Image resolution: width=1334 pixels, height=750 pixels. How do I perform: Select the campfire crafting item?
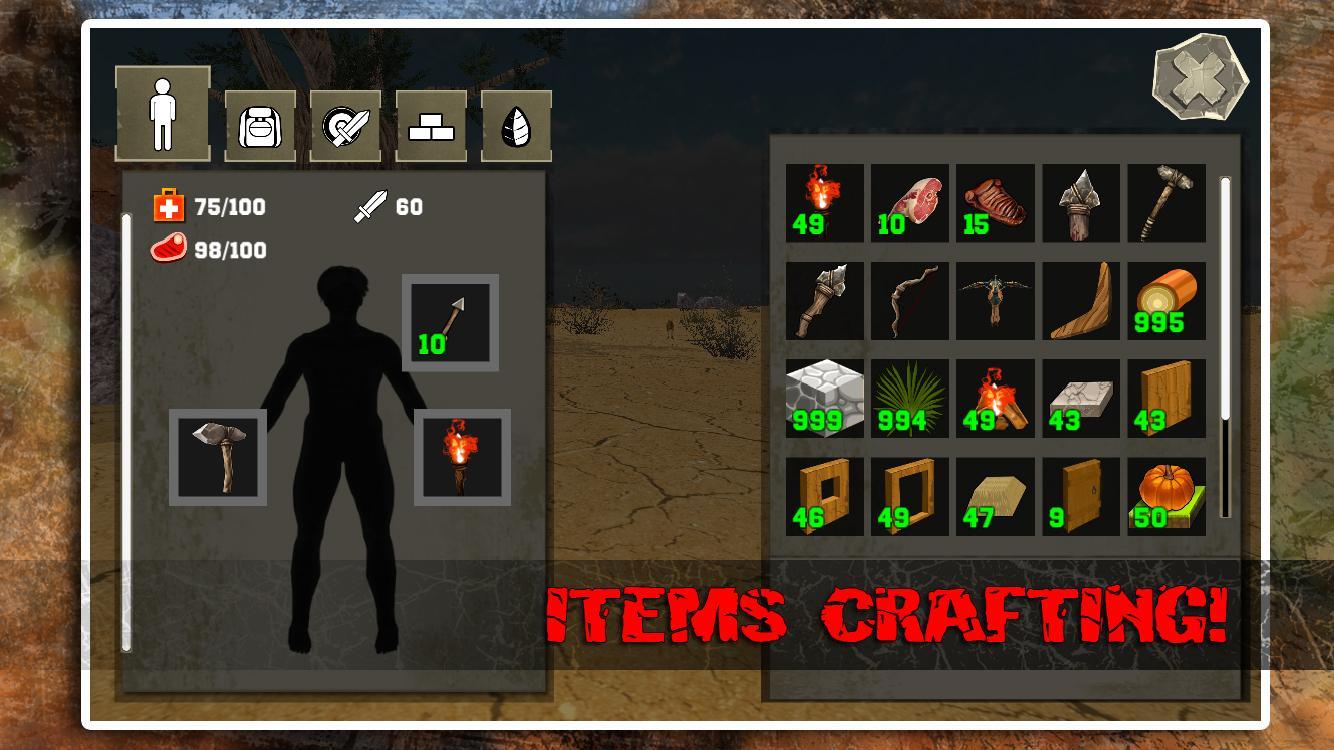point(995,398)
